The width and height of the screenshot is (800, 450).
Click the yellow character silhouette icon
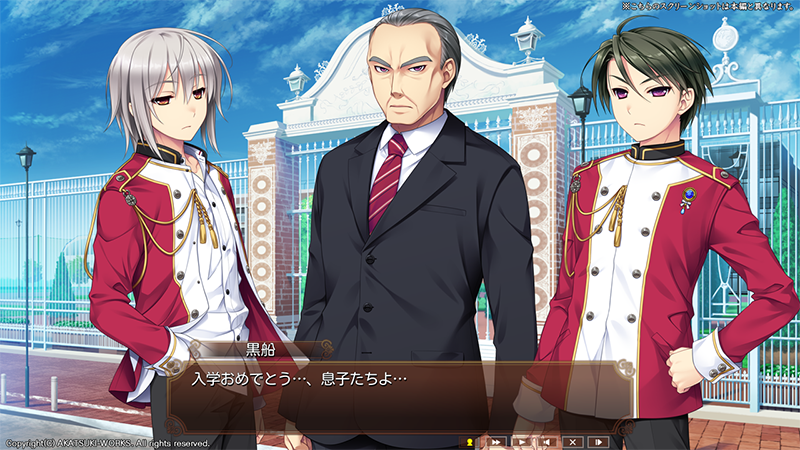[x=469, y=441]
